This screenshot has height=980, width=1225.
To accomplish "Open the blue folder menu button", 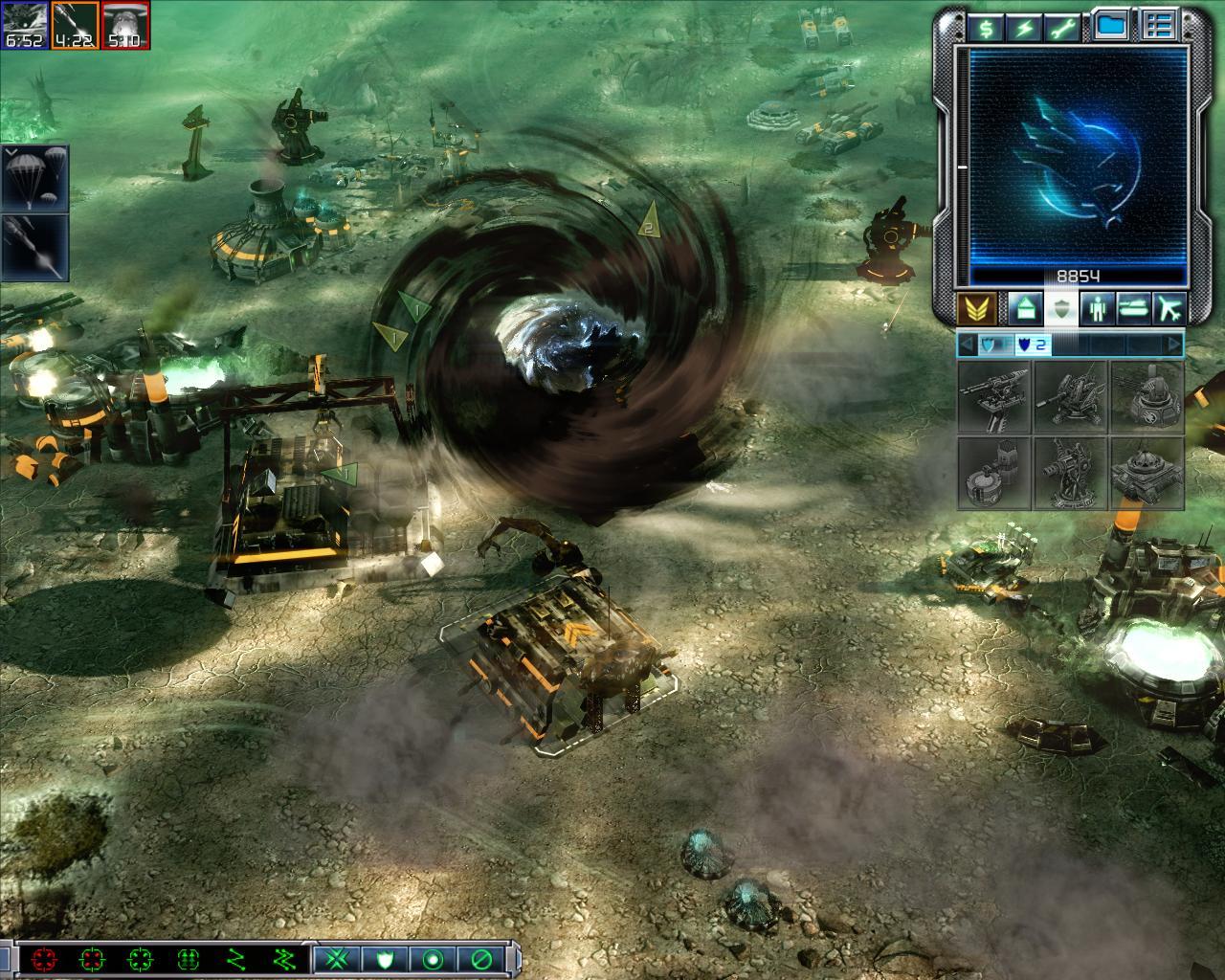I will coord(1110,27).
